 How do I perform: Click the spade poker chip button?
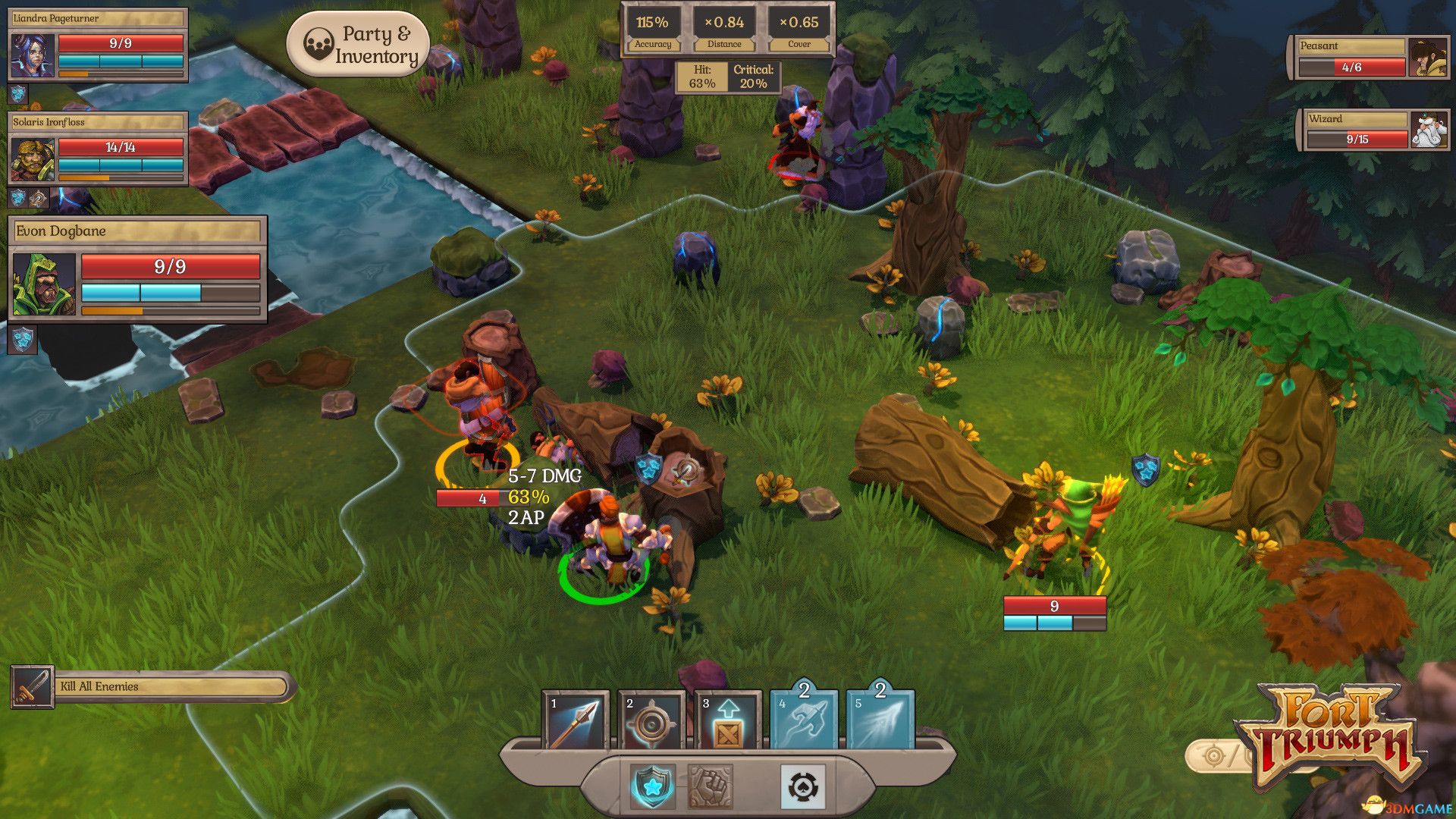802,786
